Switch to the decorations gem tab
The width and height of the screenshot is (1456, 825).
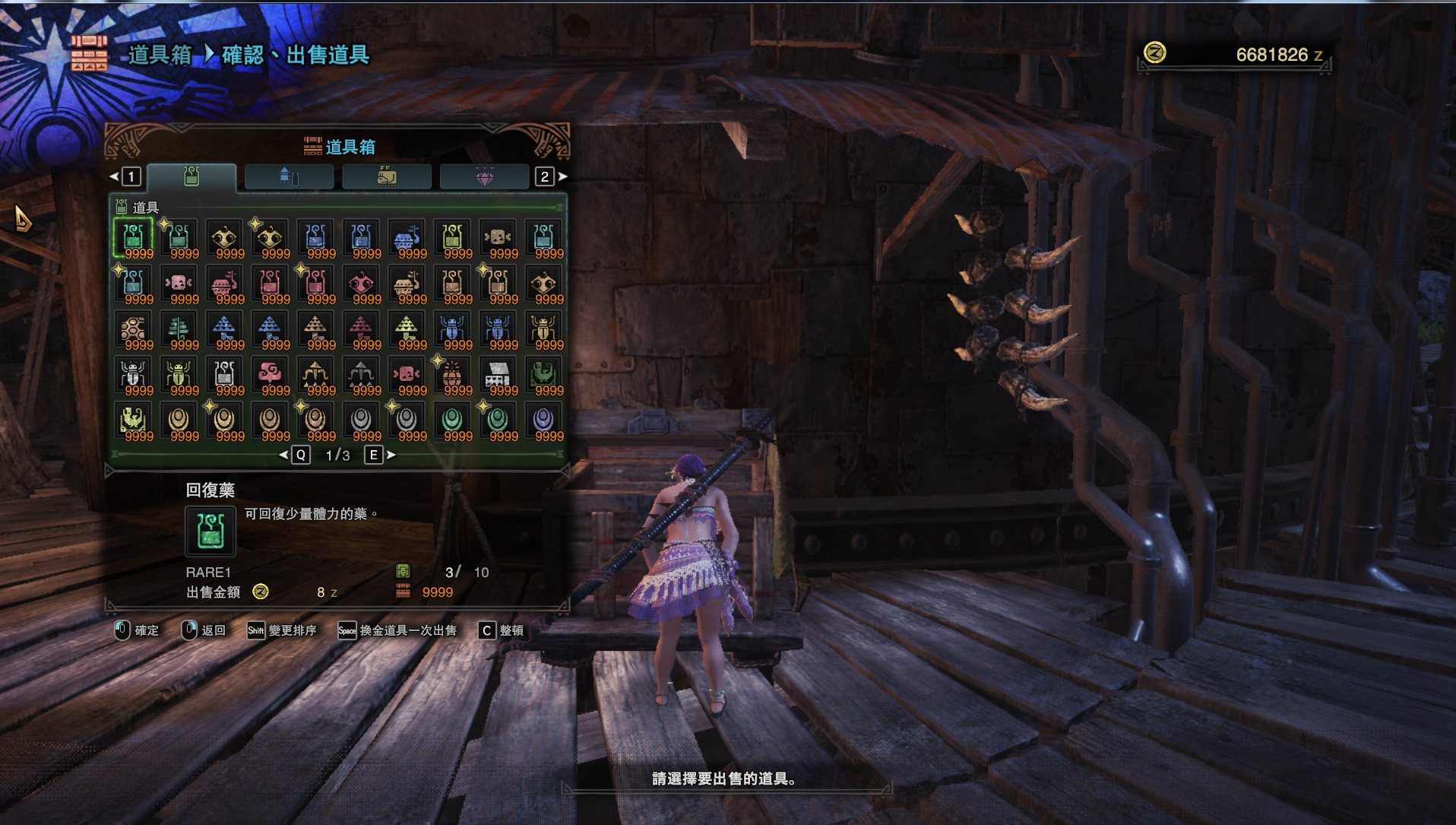coord(484,177)
